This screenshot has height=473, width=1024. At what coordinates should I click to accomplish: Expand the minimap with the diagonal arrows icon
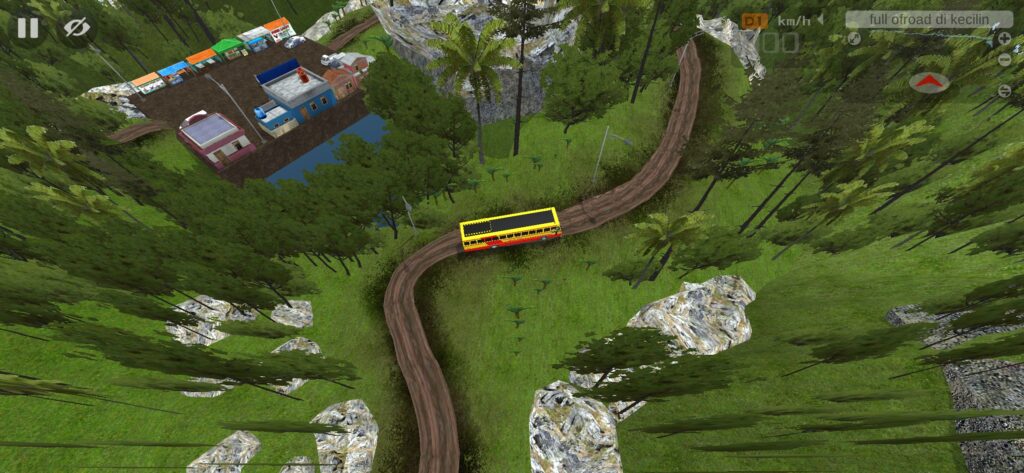click(x=854, y=38)
